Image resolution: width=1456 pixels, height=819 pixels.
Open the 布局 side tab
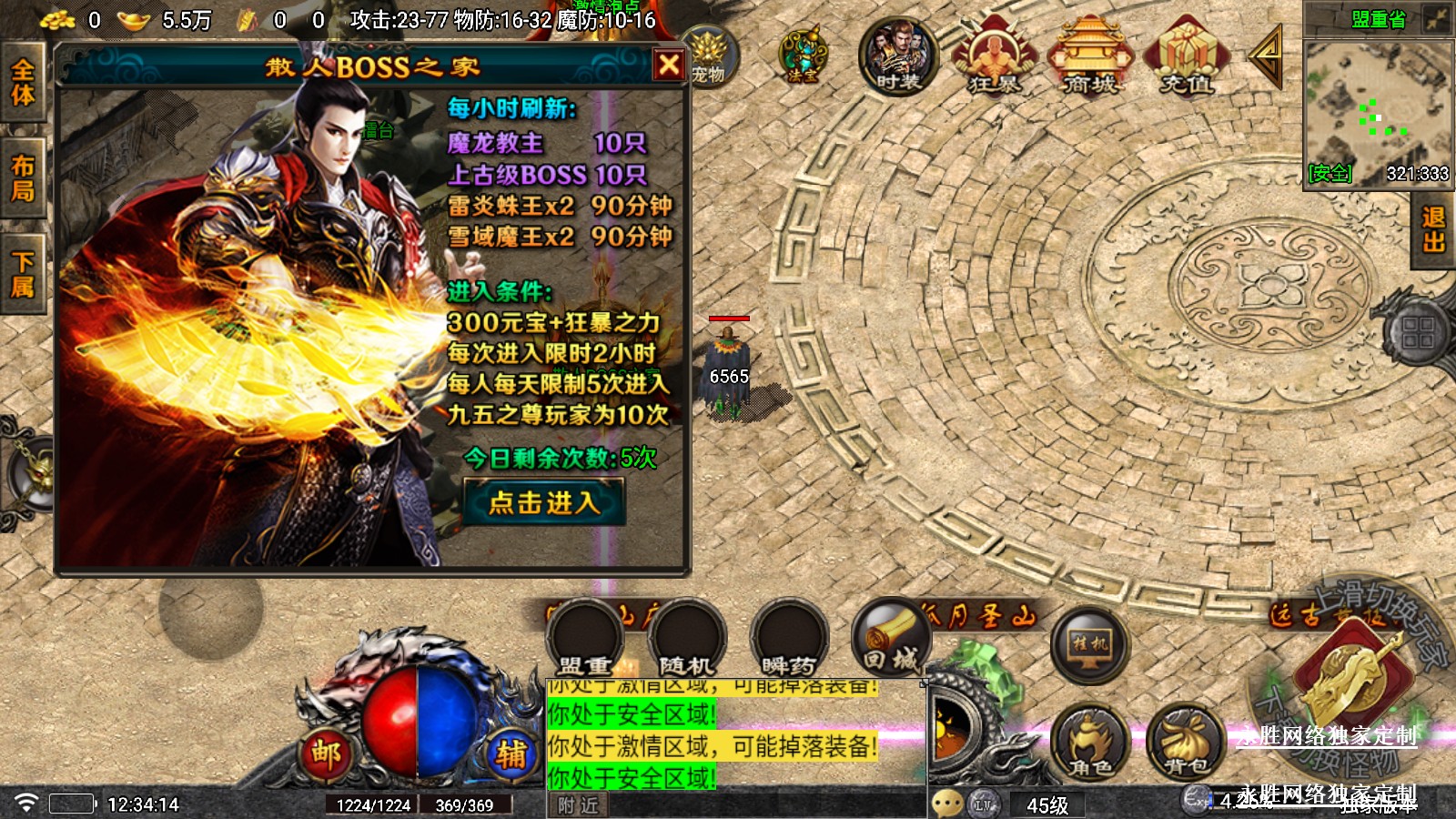pos(23,178)
